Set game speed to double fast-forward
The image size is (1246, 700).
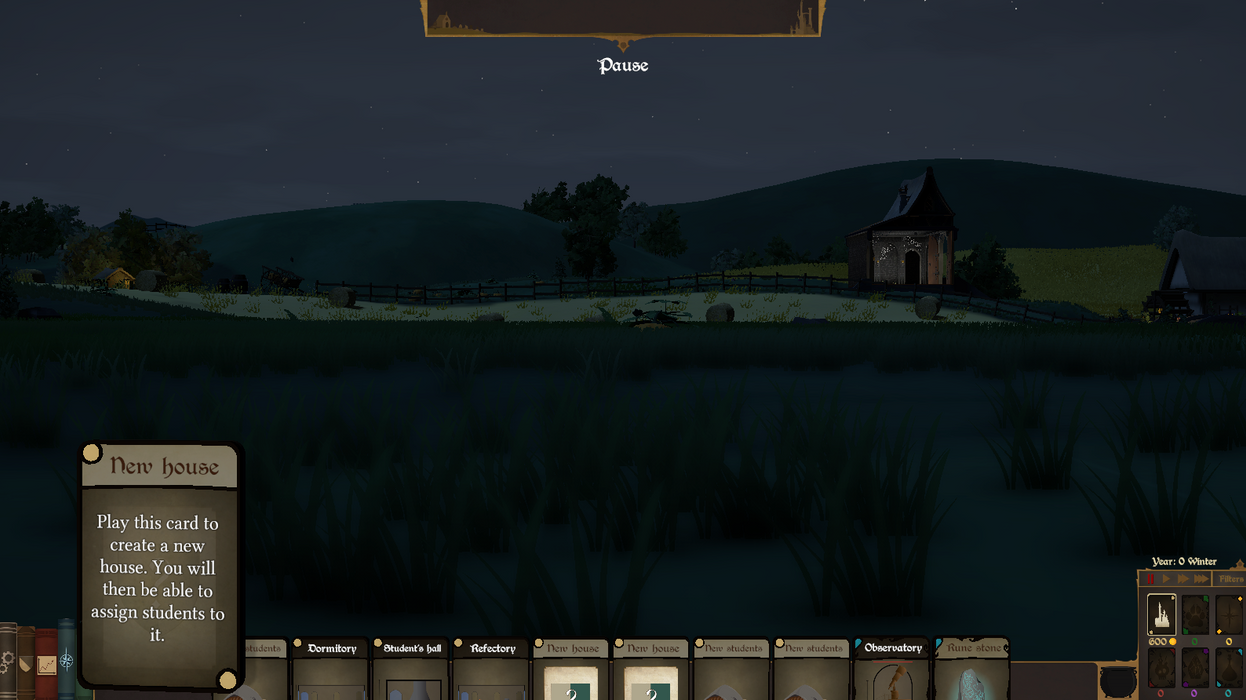[x=1183, y=579]
